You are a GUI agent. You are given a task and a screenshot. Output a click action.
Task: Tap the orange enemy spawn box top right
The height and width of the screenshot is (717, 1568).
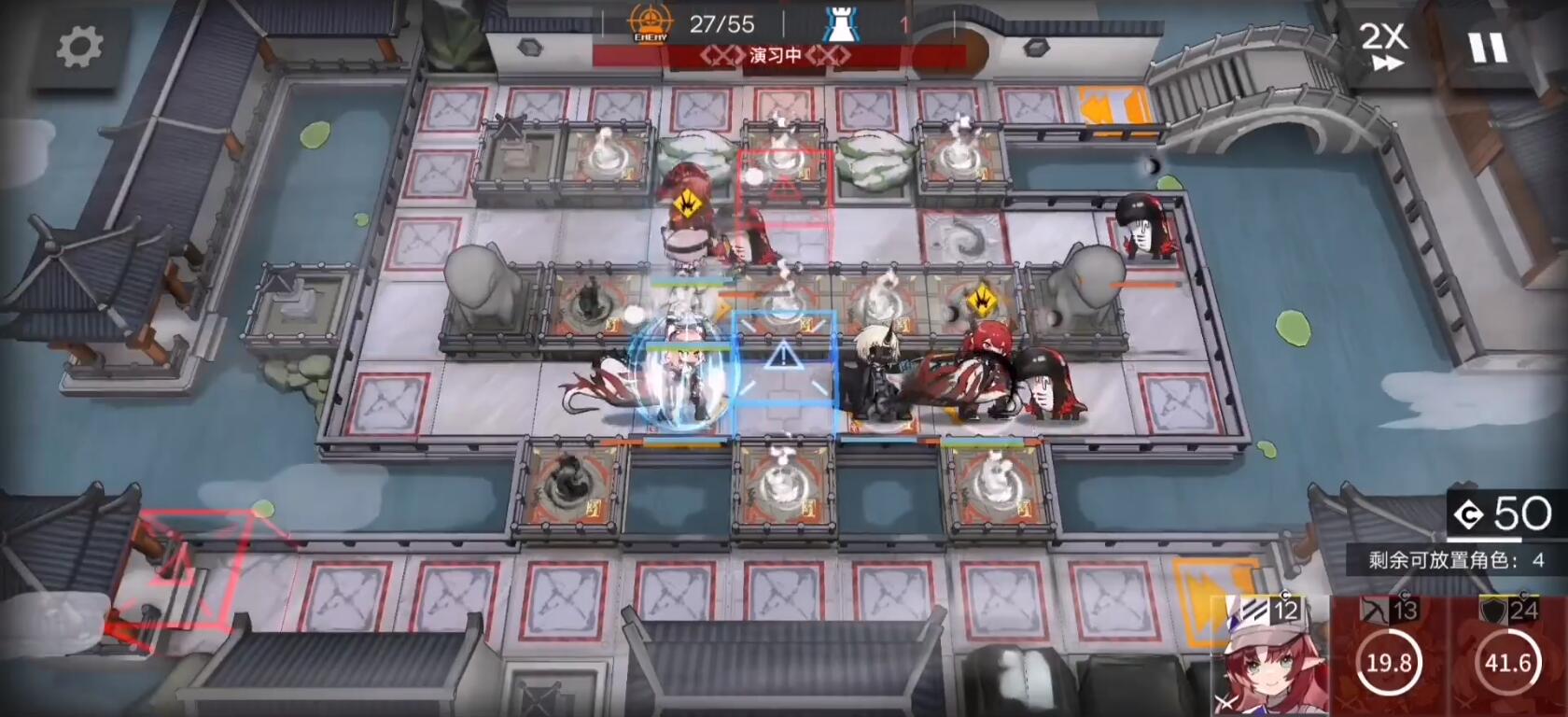1113,103
